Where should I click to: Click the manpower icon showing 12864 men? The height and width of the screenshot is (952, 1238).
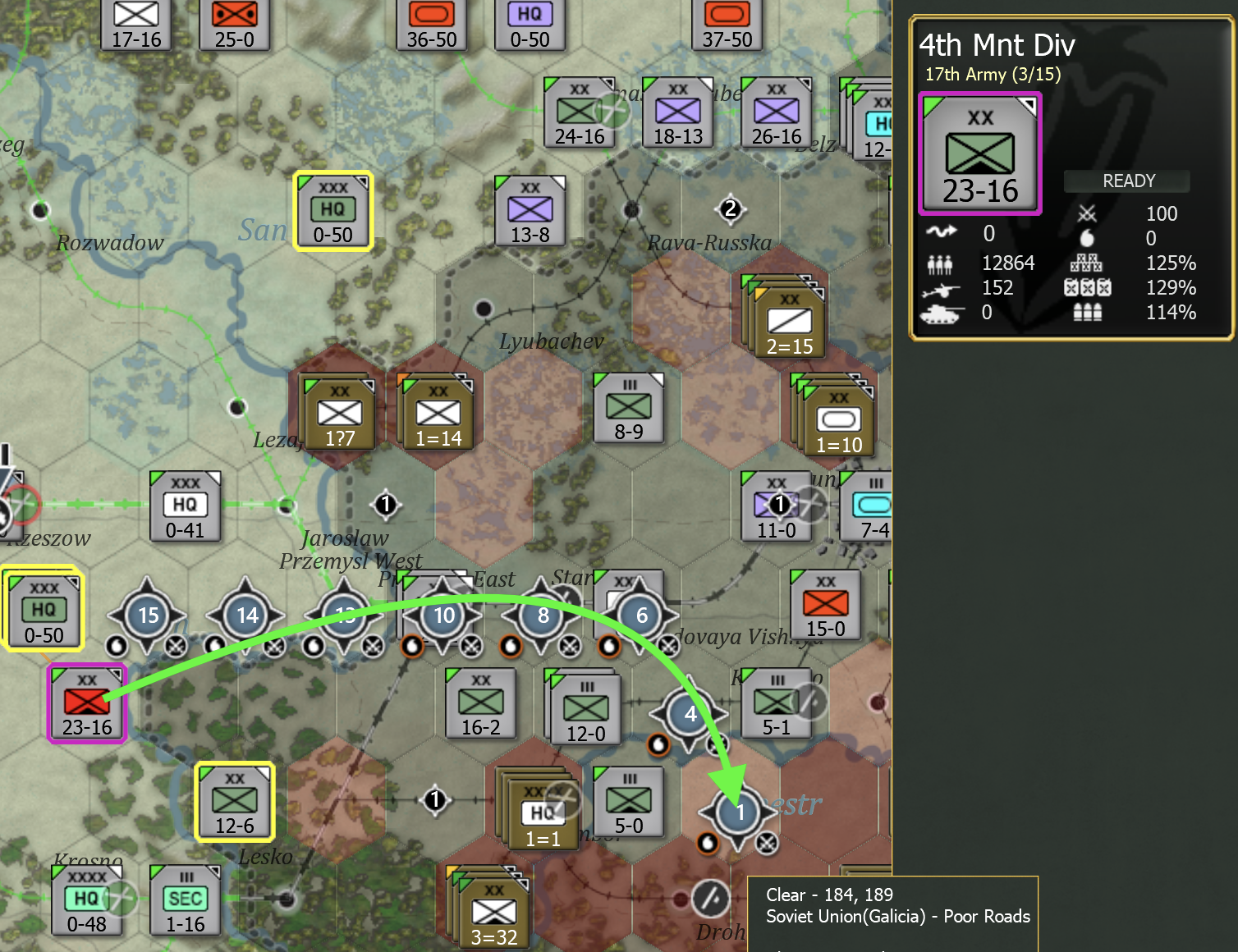[x=942, y=263]
